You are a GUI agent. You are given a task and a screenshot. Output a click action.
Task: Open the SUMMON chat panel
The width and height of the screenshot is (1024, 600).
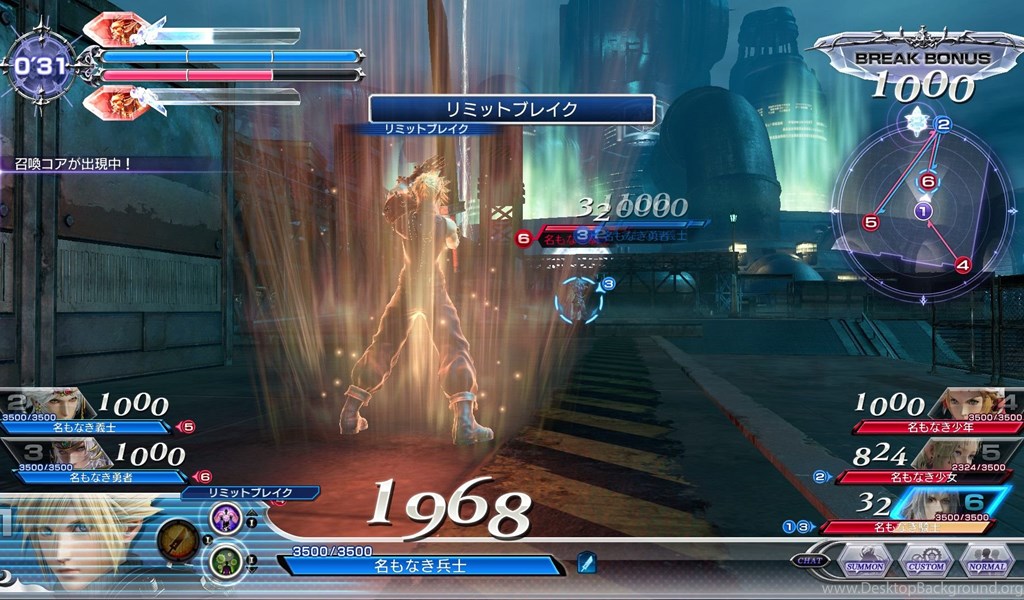tap(864, 561)
